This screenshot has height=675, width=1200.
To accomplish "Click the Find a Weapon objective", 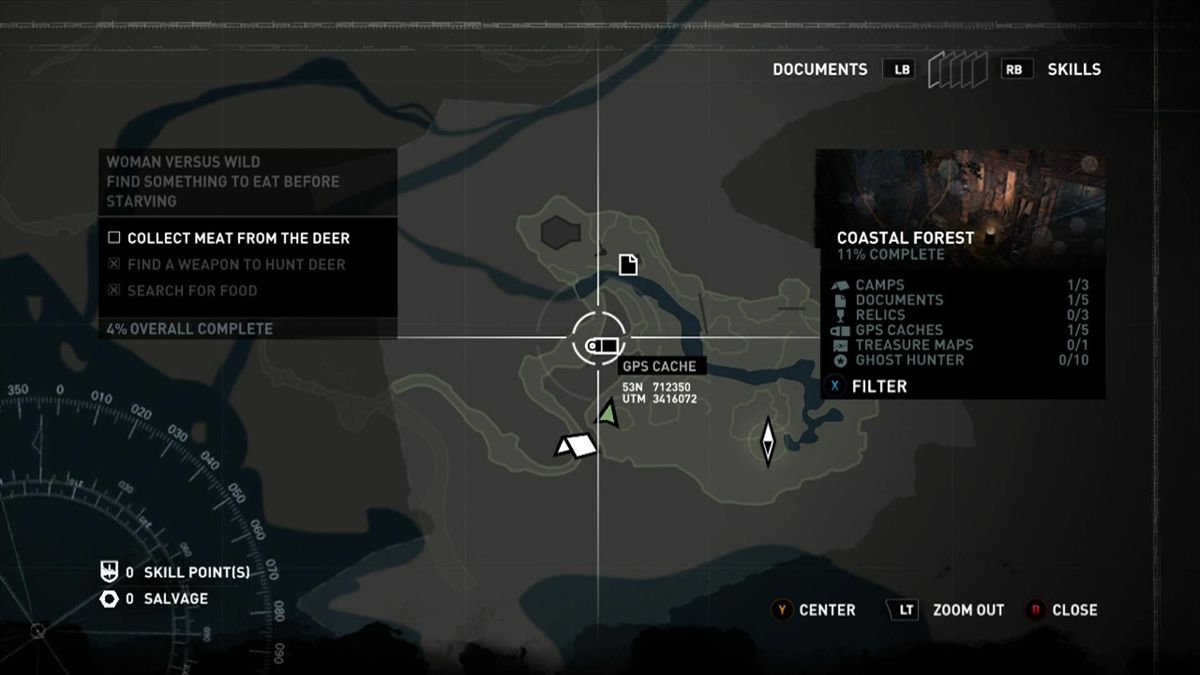I will 236,265.
